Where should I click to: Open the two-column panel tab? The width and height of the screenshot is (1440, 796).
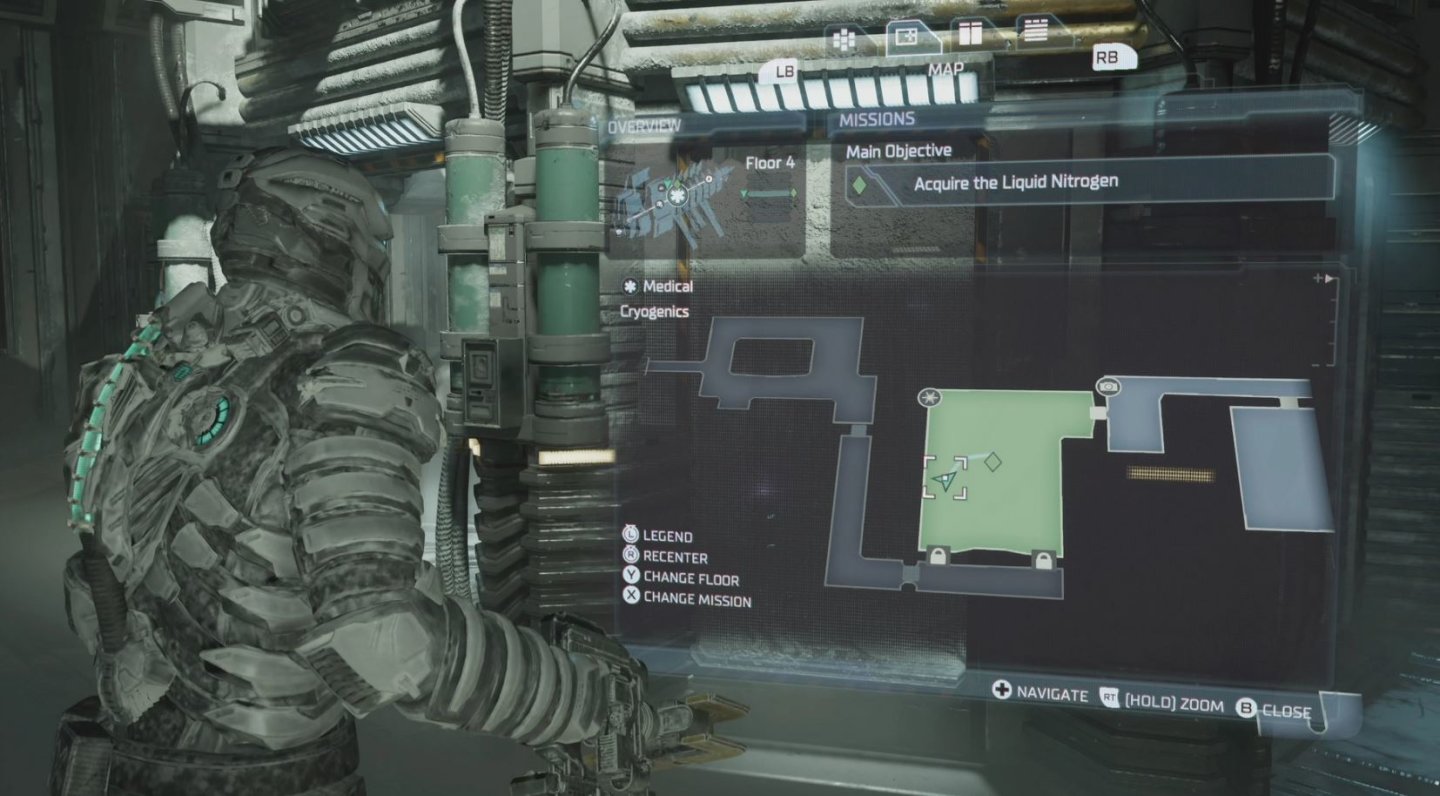(969, 34)
